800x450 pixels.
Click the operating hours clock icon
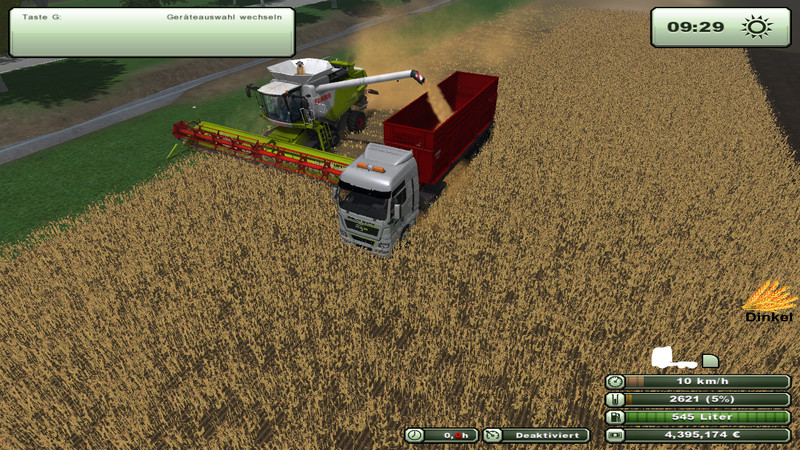[x=414, y=435]
